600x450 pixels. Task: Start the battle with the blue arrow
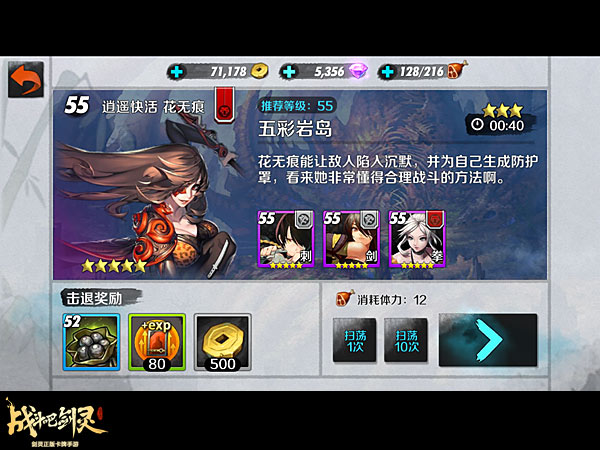[487, 340]
